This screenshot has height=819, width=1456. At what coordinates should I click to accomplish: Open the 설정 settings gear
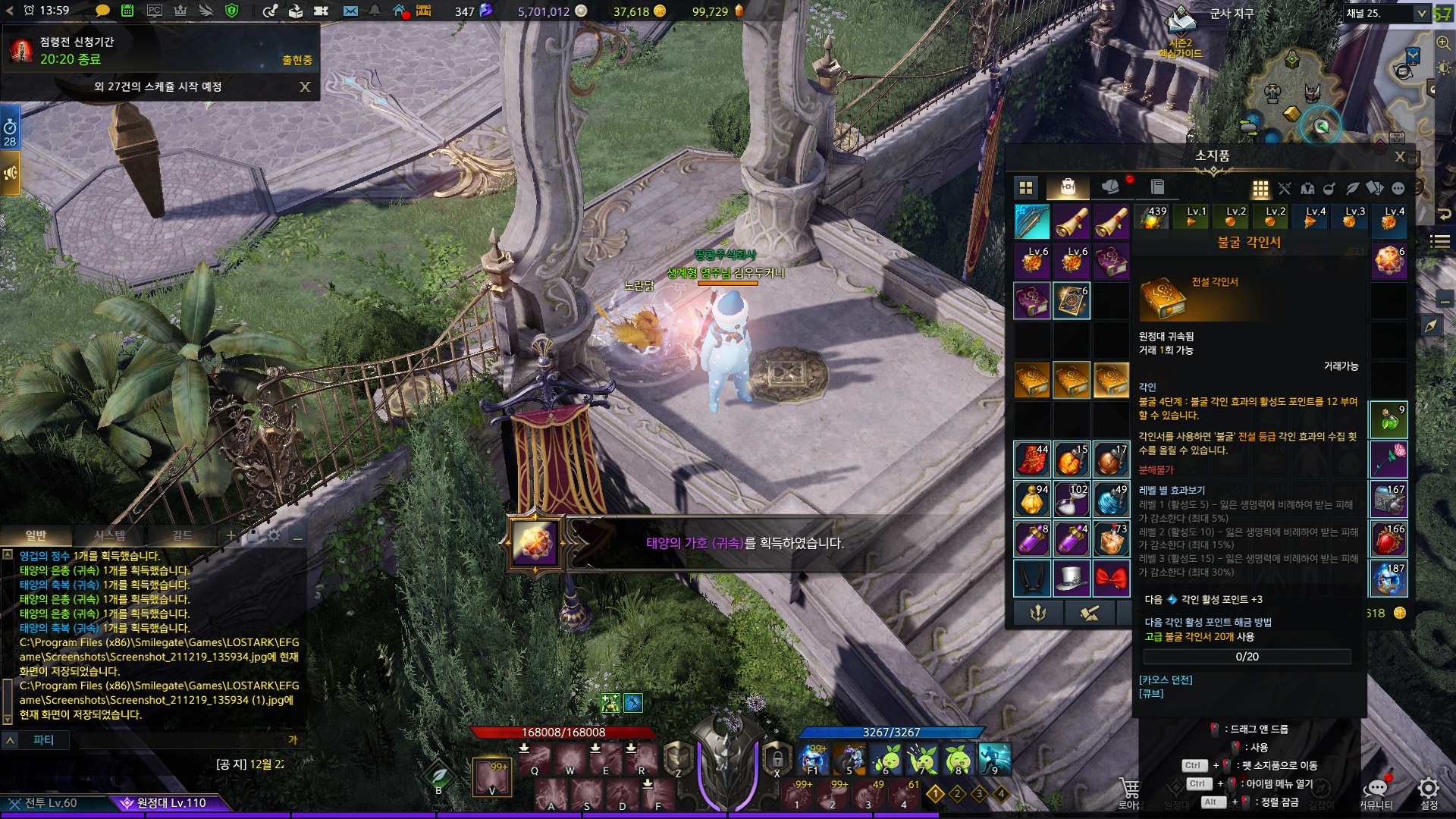1429,791
